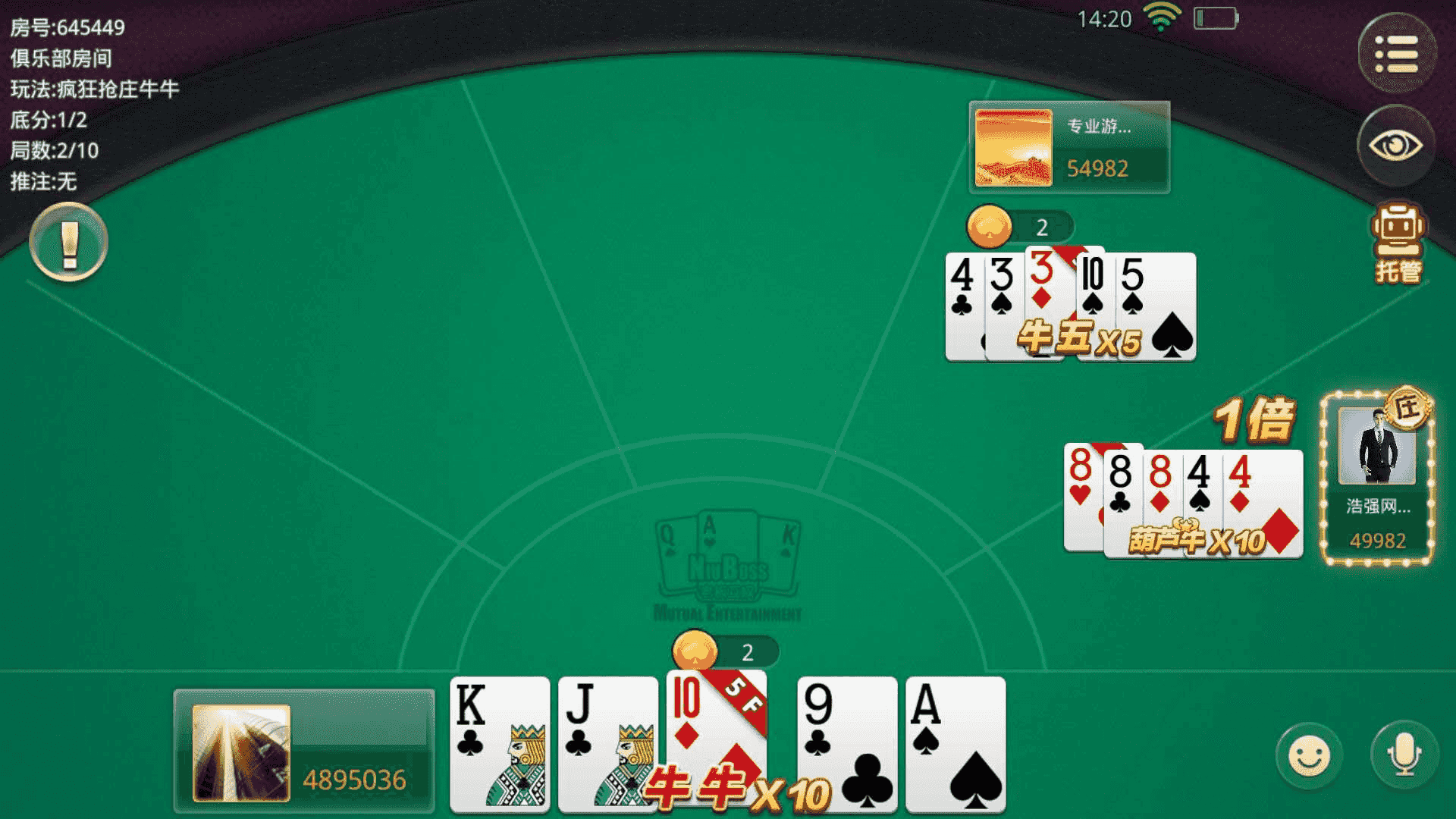Screen dimensions: 1456x819
Task: Pick the 10 of diamonds card
Action: point(715,728)
